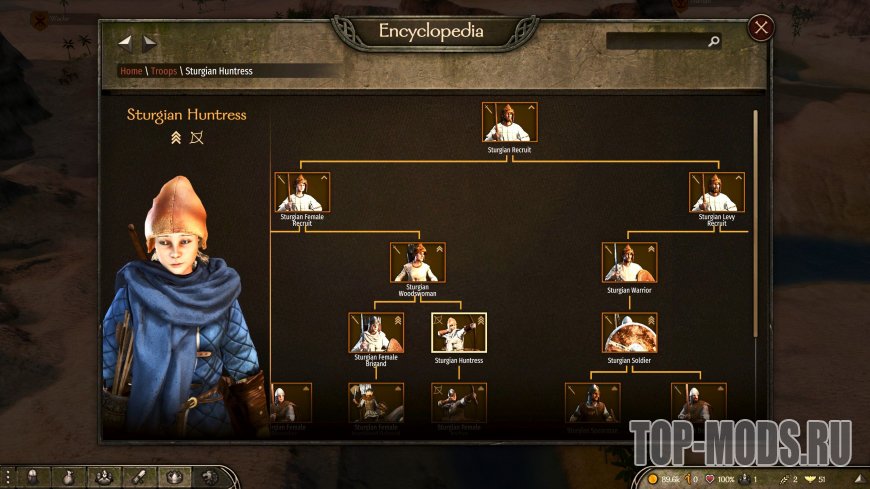Close the Encyclopedia window
The width and height of the screenshot is (870, 489).
pyautogui.click(x=761, y=28)
